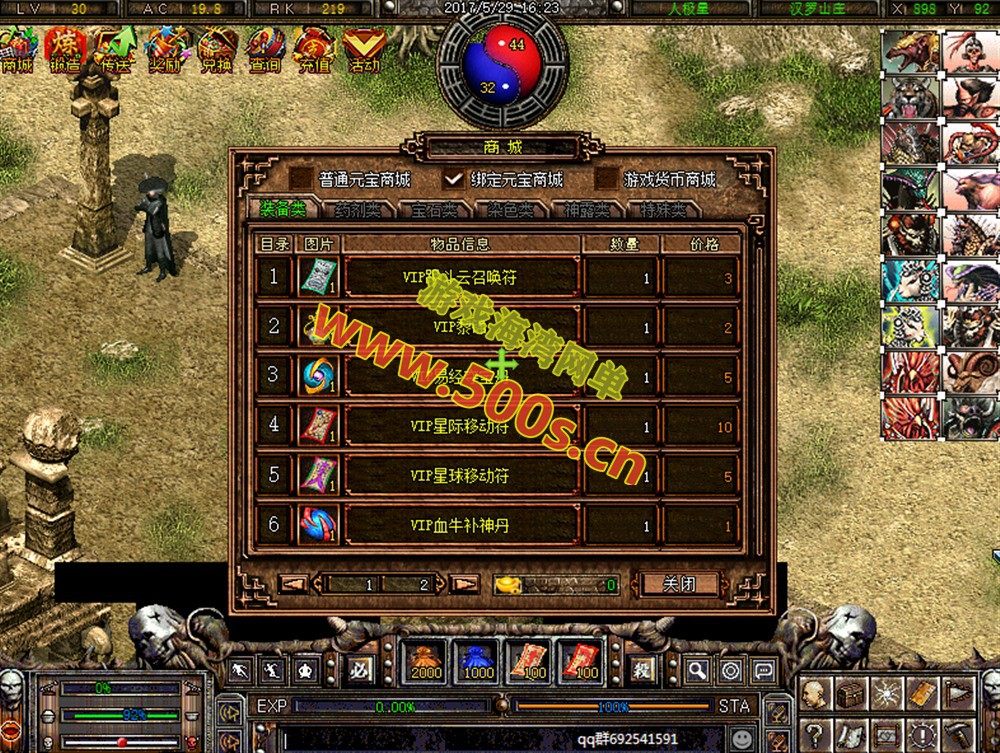Show the 活动 events menu
The width and height of the screenshot is (1000, 753).
click(x=364, y=48)
